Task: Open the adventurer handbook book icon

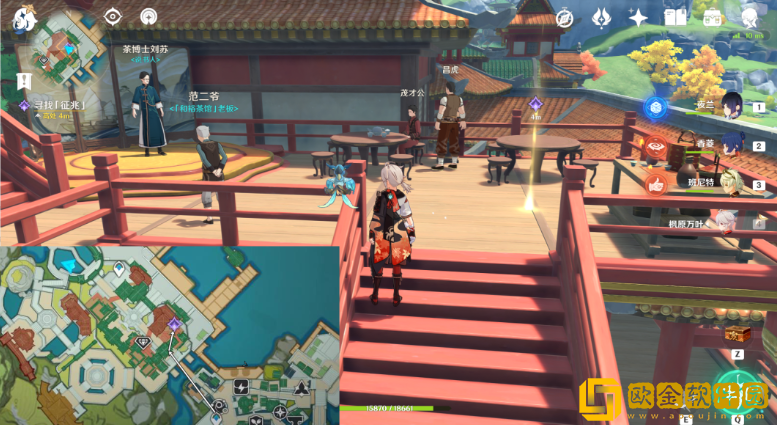Action: pyautogui.click(x=676, y=17)
